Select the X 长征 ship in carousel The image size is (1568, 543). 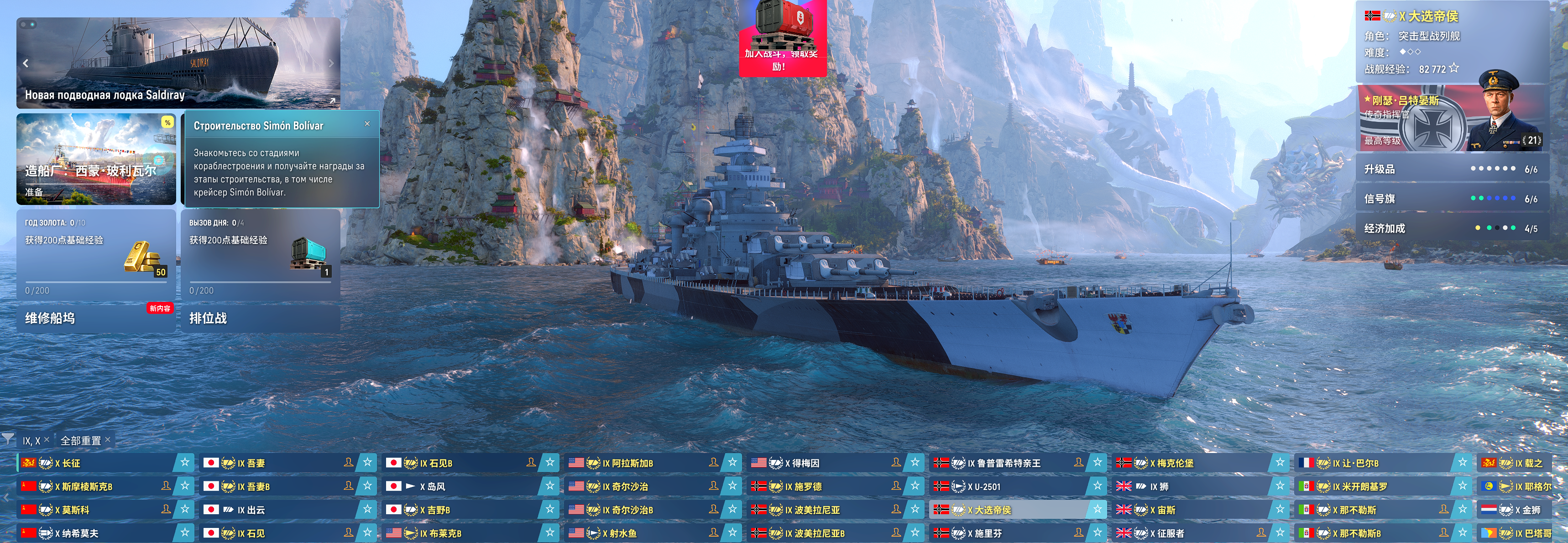(97, 463)
